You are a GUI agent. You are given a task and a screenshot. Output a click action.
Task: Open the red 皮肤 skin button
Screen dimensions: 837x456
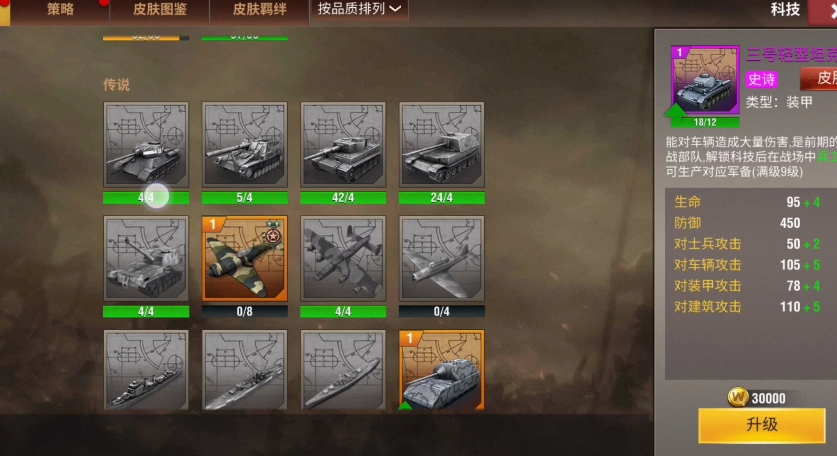(x=822, y=78)
